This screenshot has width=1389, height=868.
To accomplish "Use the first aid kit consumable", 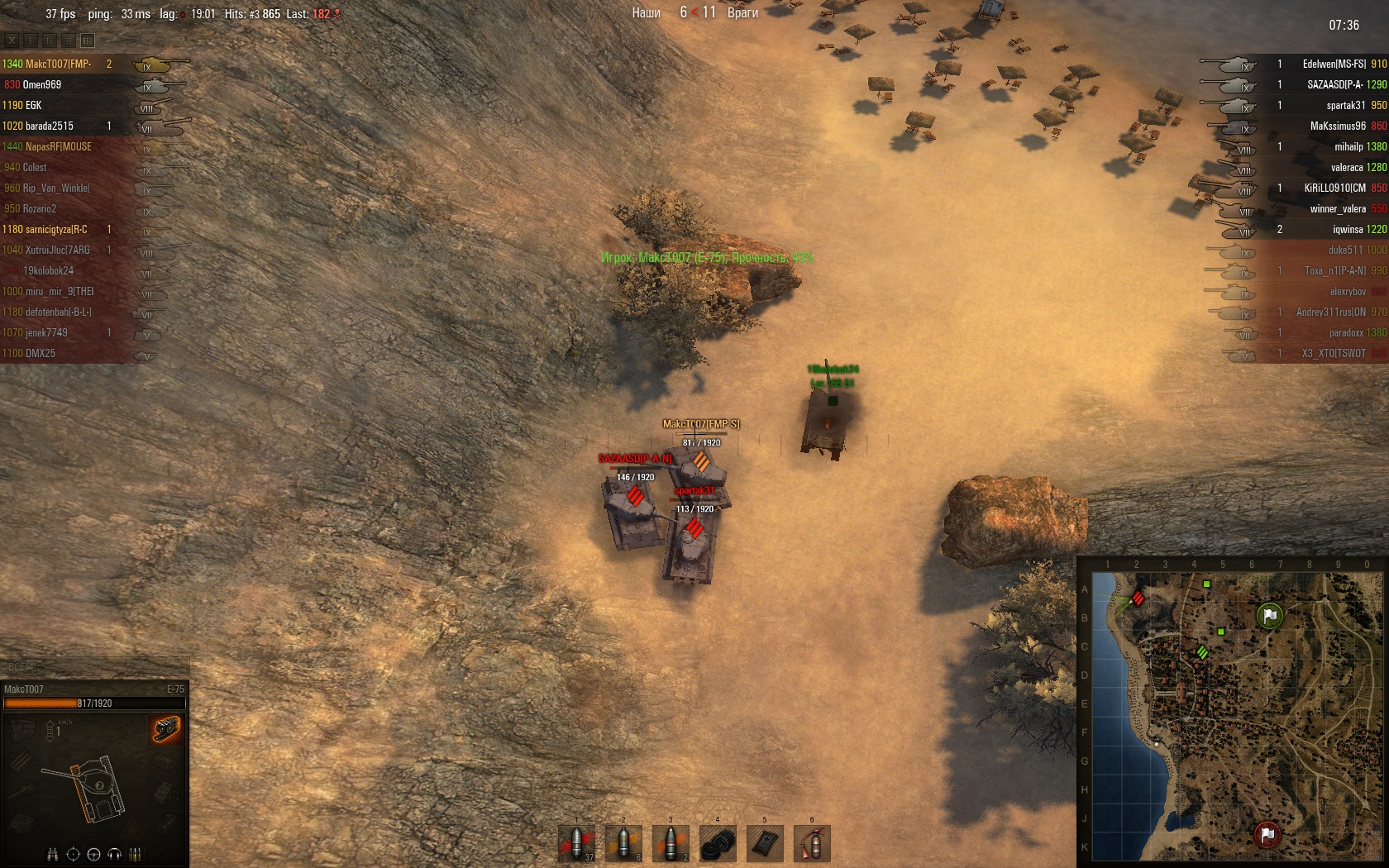I will (765, 843).
